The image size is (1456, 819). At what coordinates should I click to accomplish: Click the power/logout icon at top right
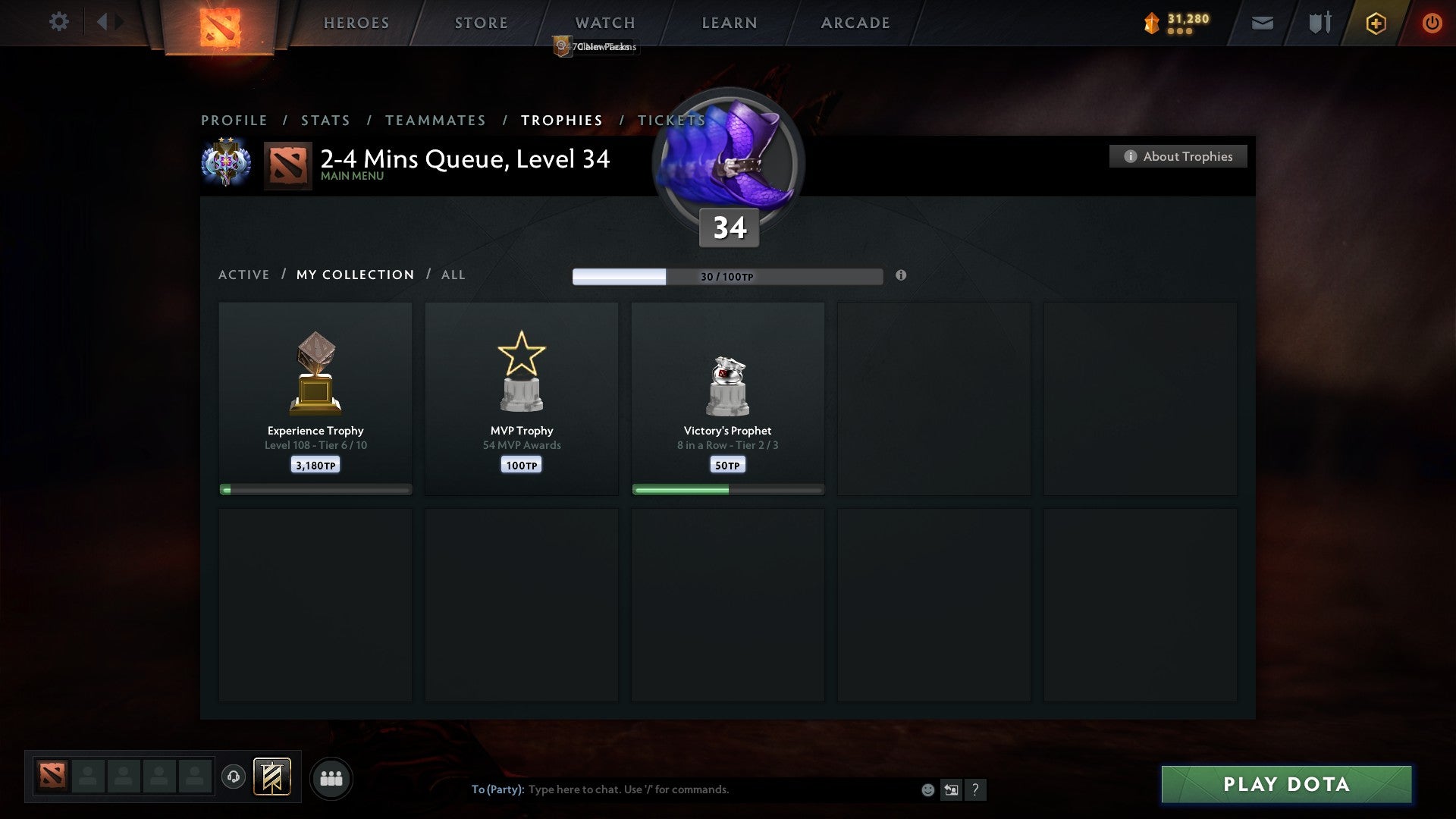pyautogui.click(x=1432, y=23)
